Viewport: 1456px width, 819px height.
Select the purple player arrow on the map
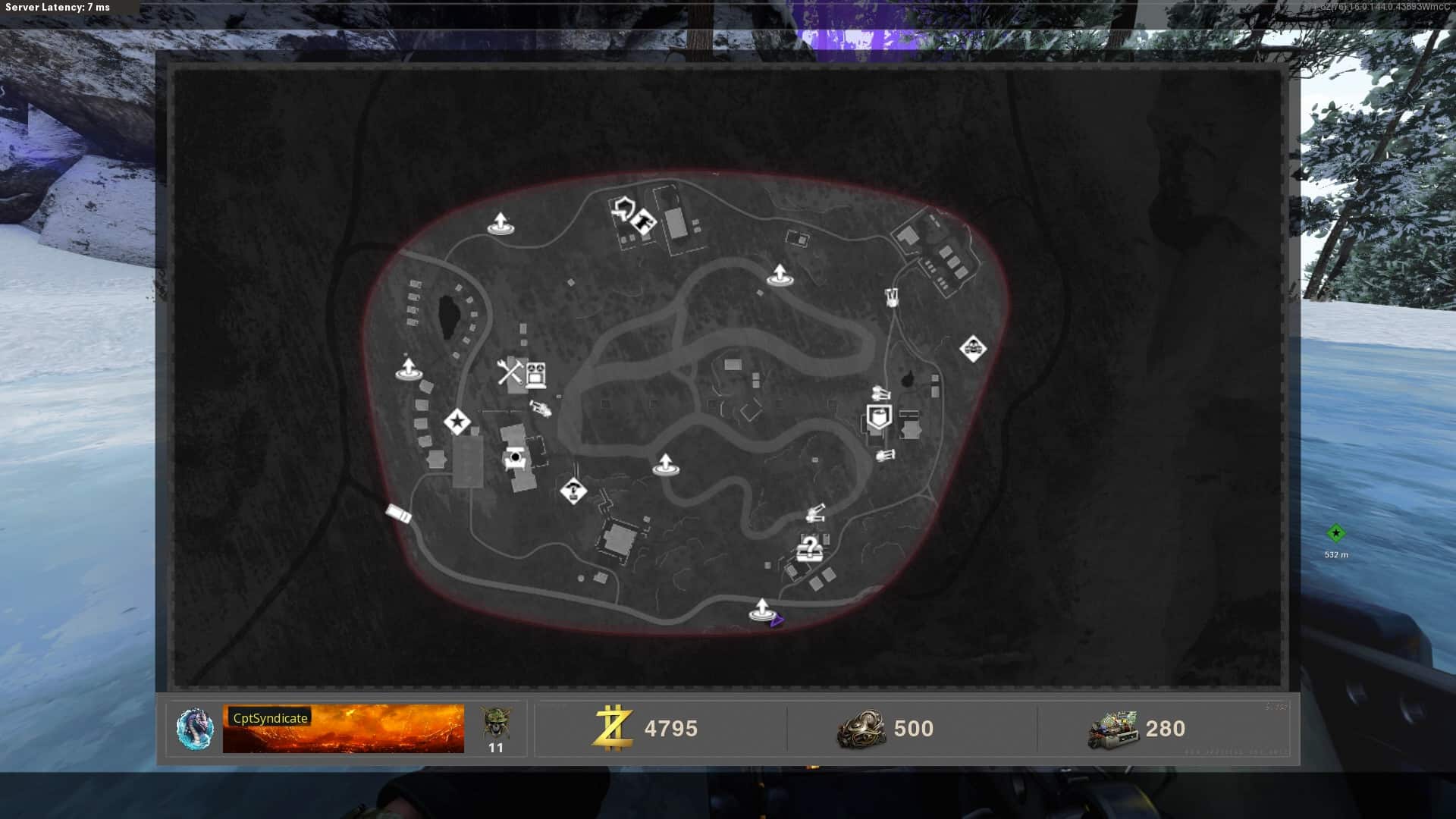(x=777, y=621)
